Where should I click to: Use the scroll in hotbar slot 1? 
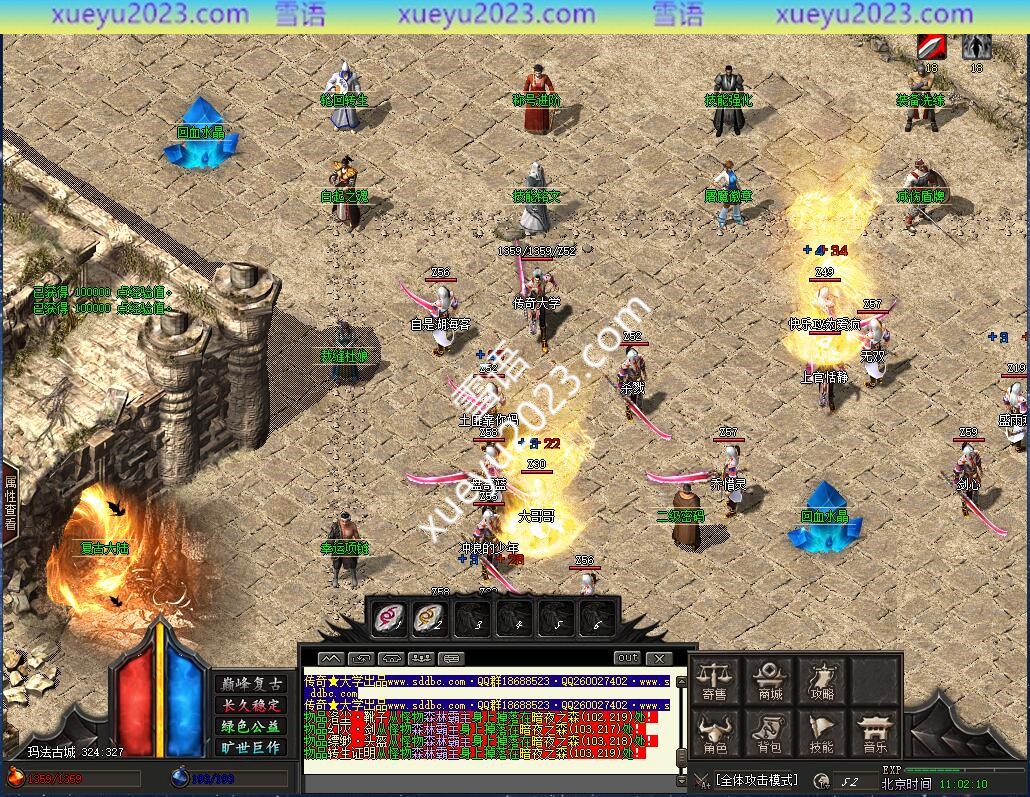pyautogui.click(x=389, y=619)
